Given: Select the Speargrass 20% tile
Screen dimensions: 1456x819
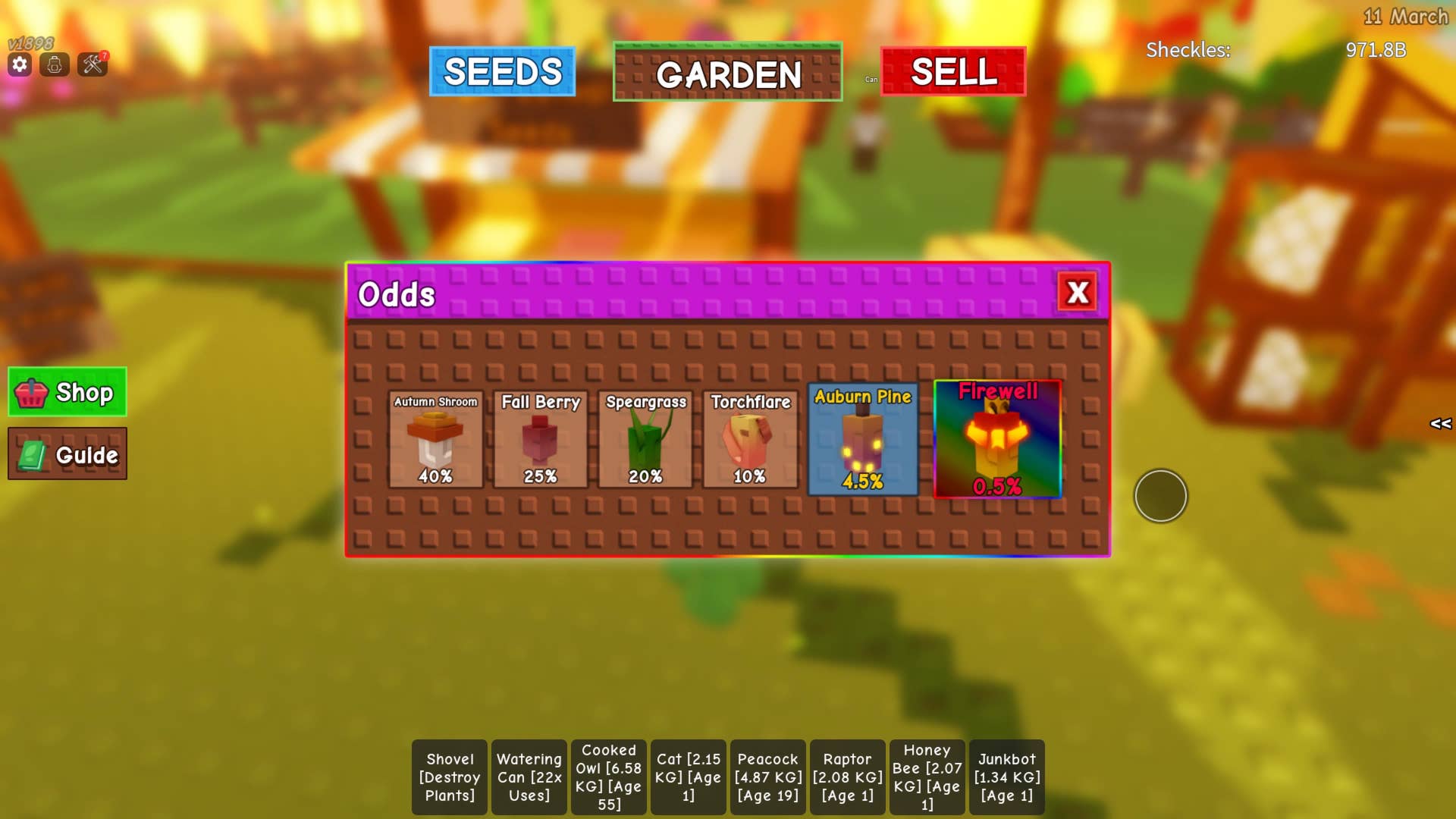Looking at the screenshot, I should click(x=645, y=439).
